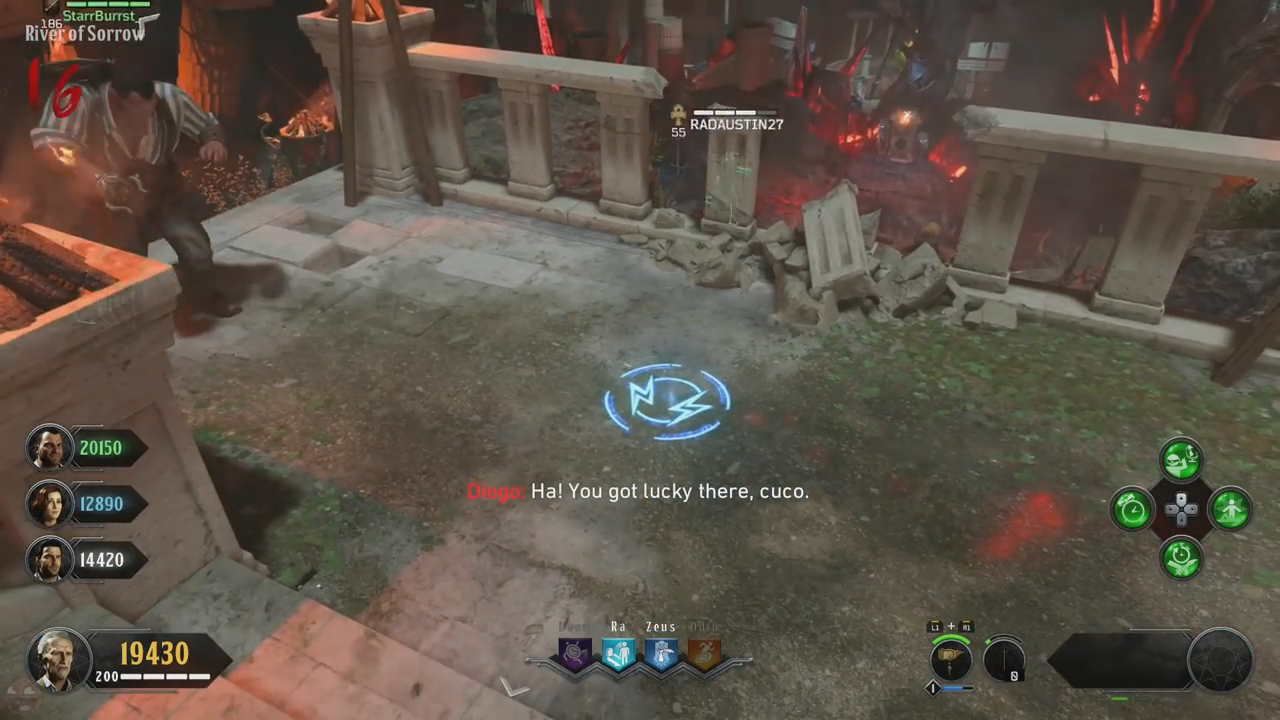Use the alarm clock elixir
The image size is (1280, 720).
click(1132, 509)
